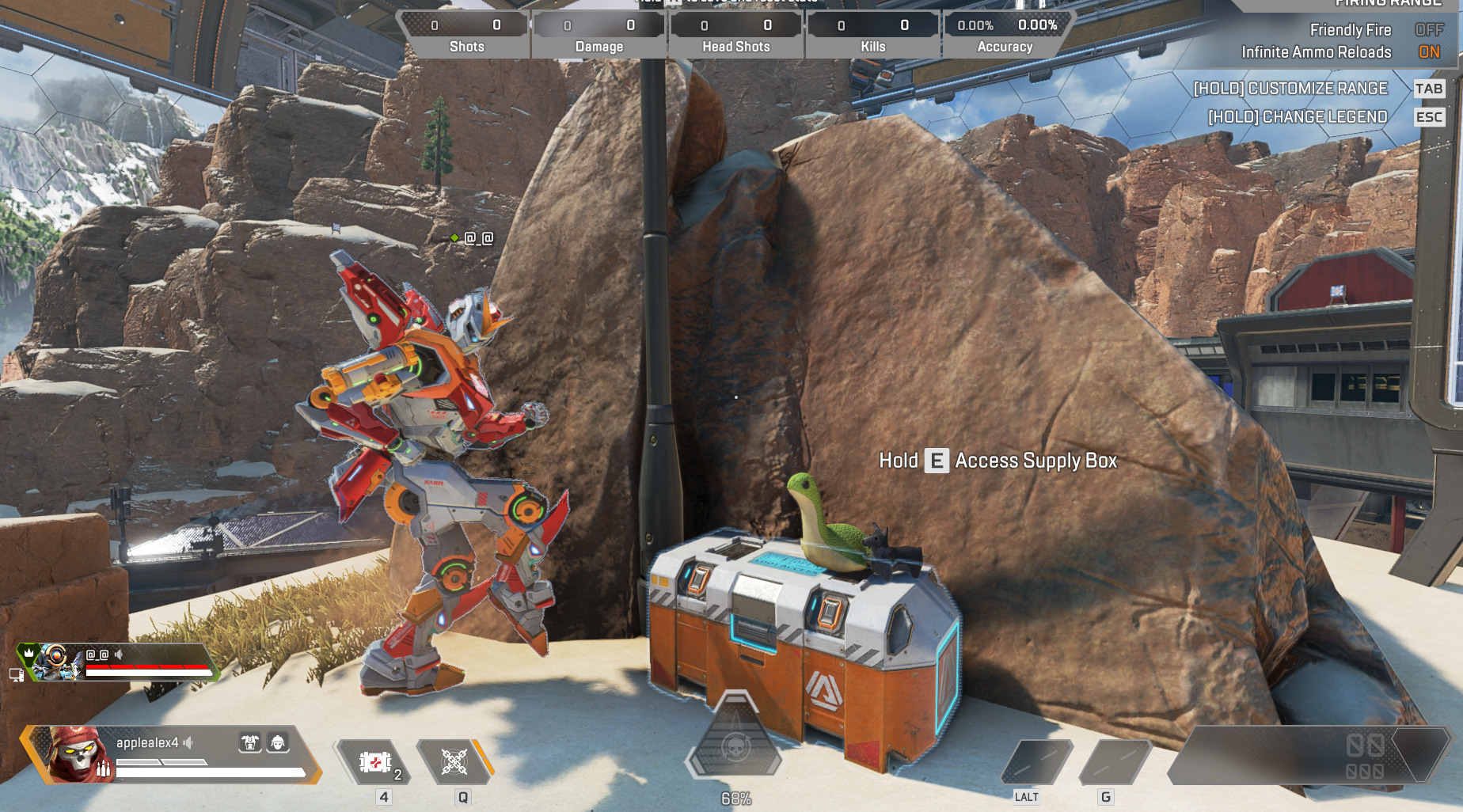The width and height of the screenshot is (1463, 812).
Task: Select the body armor equipment icon
Action: (x=250, y=742)
